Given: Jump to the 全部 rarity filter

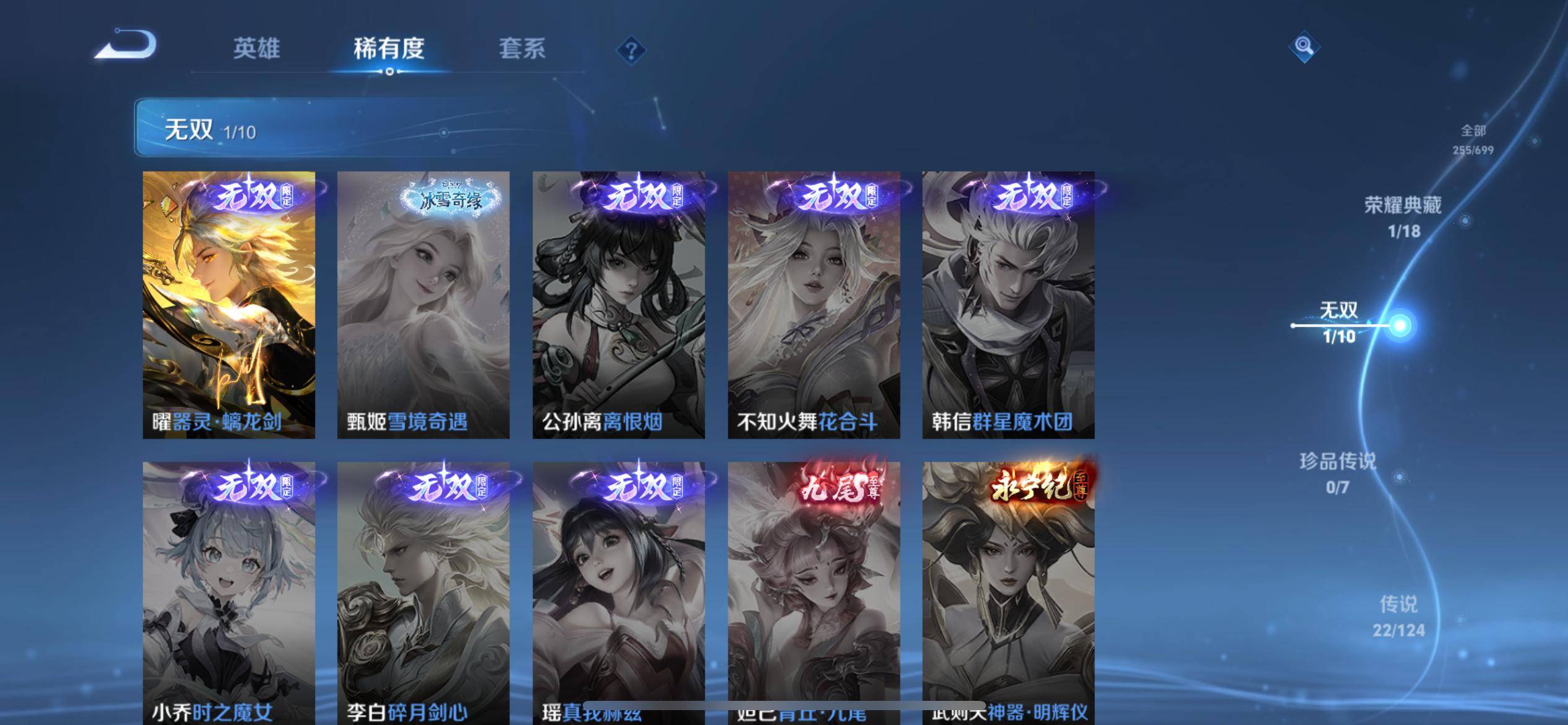Looking at the screenshot, I should 1473,139.
